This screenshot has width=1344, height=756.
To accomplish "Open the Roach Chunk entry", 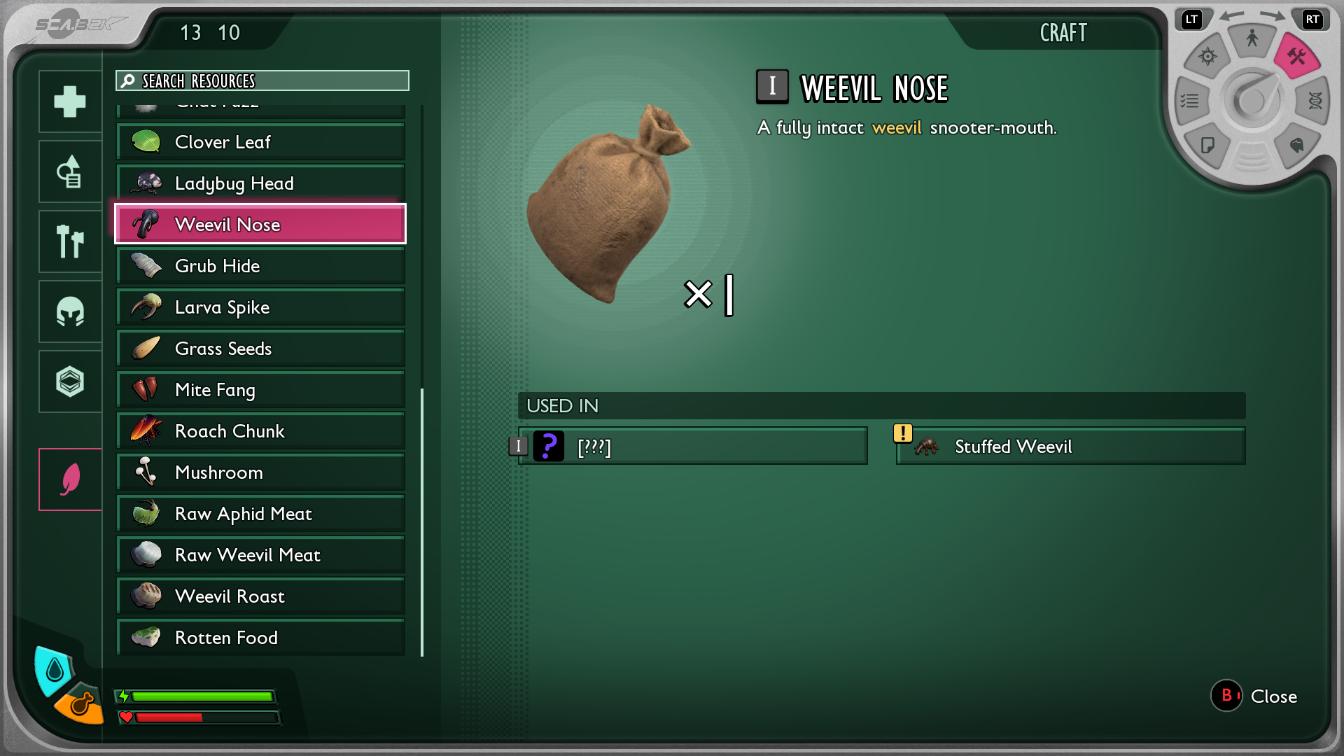I will [261, 431].
